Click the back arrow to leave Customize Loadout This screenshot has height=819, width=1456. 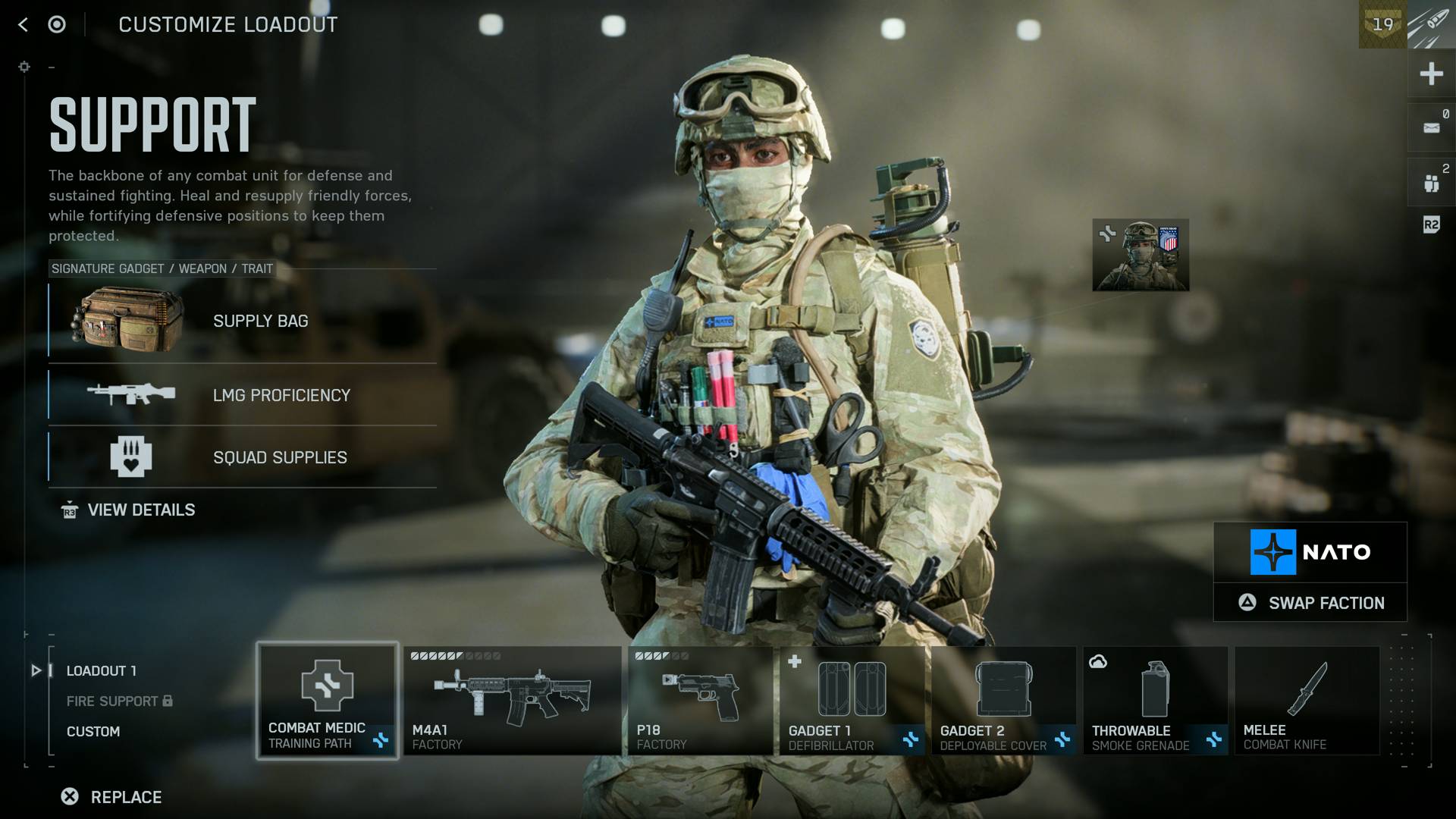click(x=24, y=24)
